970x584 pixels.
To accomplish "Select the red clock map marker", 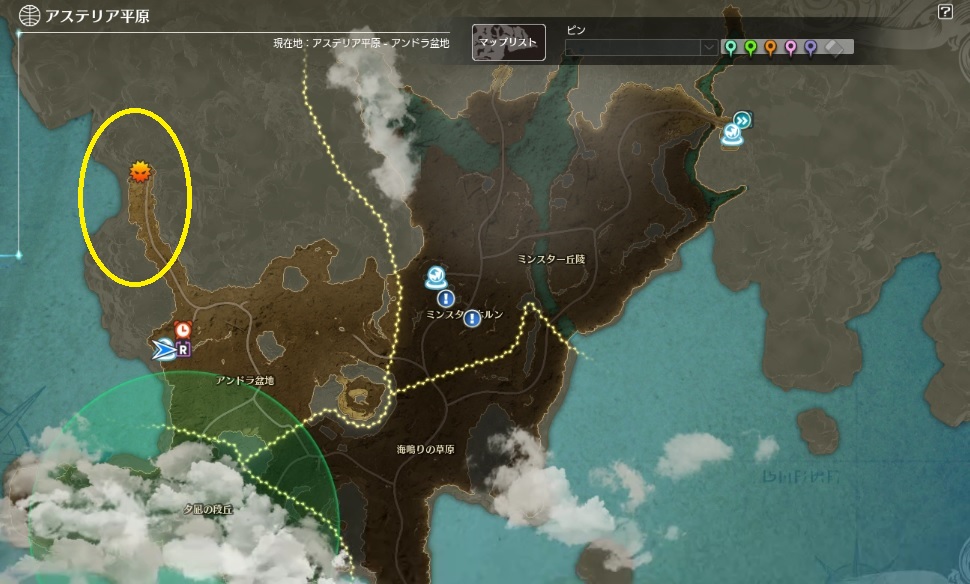I will coord(182,330).
